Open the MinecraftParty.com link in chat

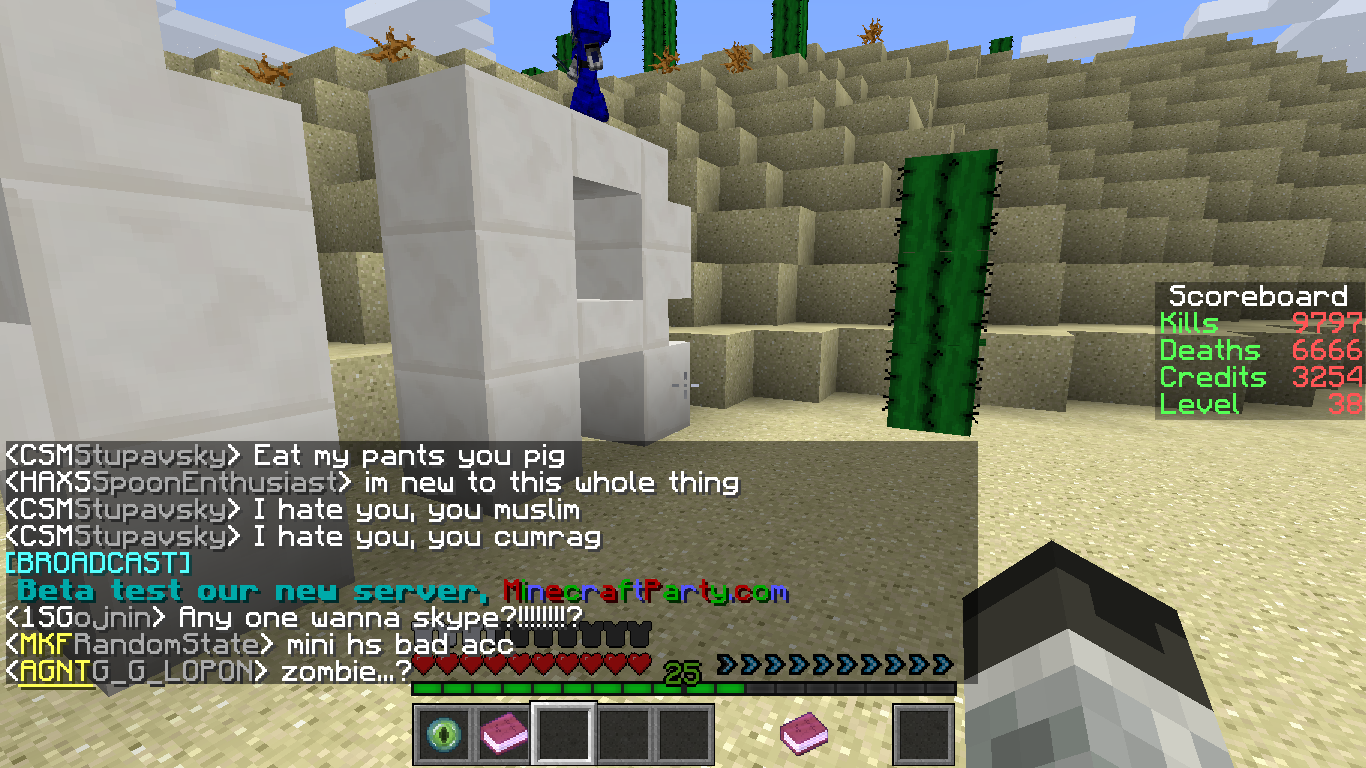[x=645, y=591]
